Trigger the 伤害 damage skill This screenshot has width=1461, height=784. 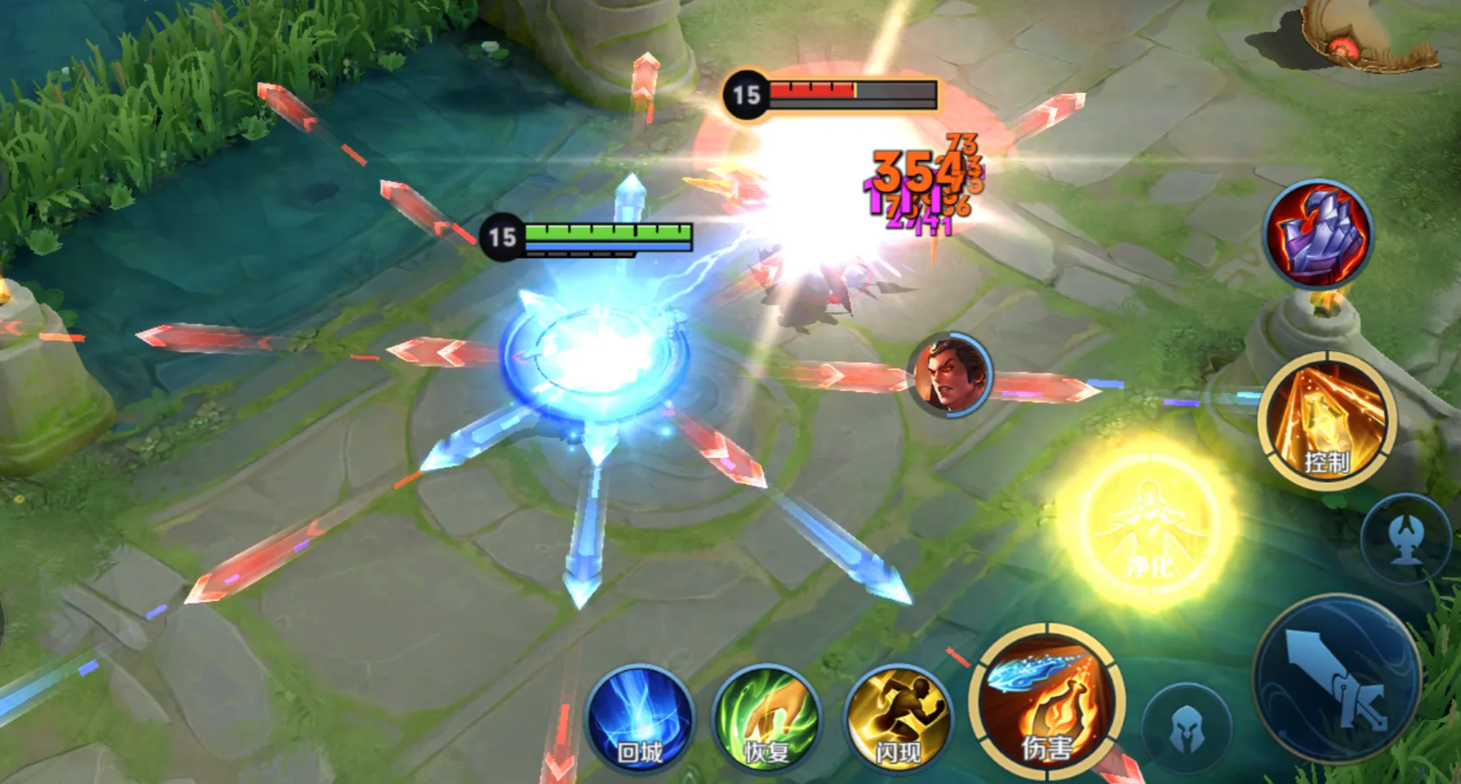pyautogui.click(x=1047, y=704)
